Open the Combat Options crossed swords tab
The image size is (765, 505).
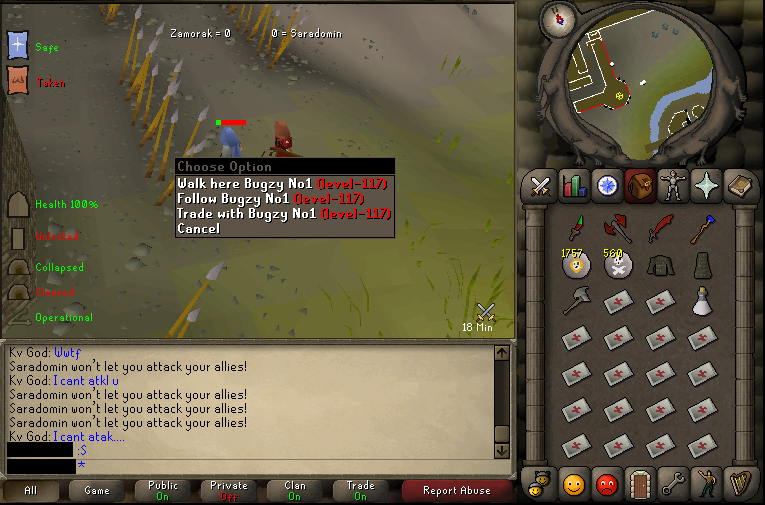tap(542, 186)
